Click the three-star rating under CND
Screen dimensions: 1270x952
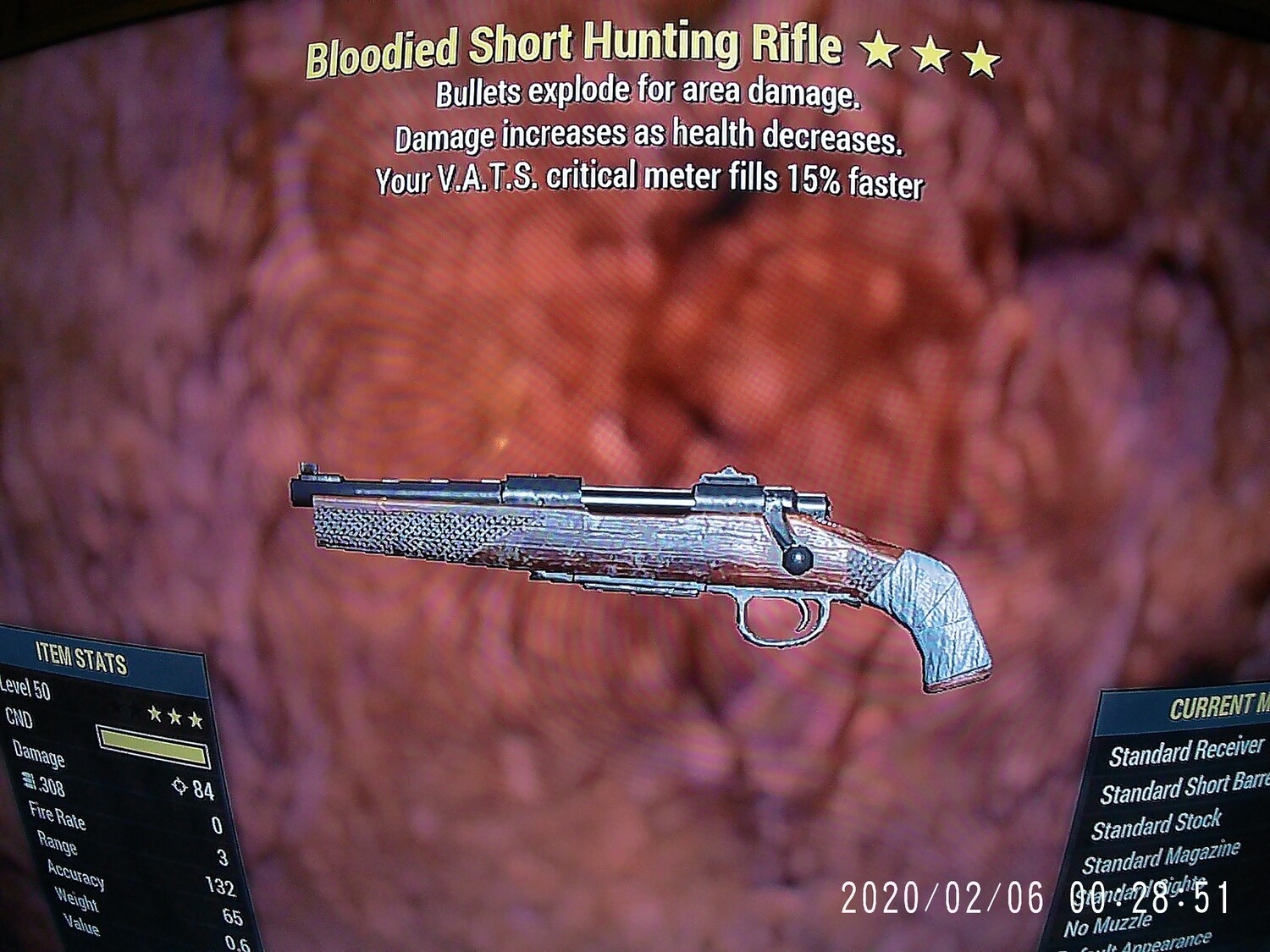click(174, 719)
